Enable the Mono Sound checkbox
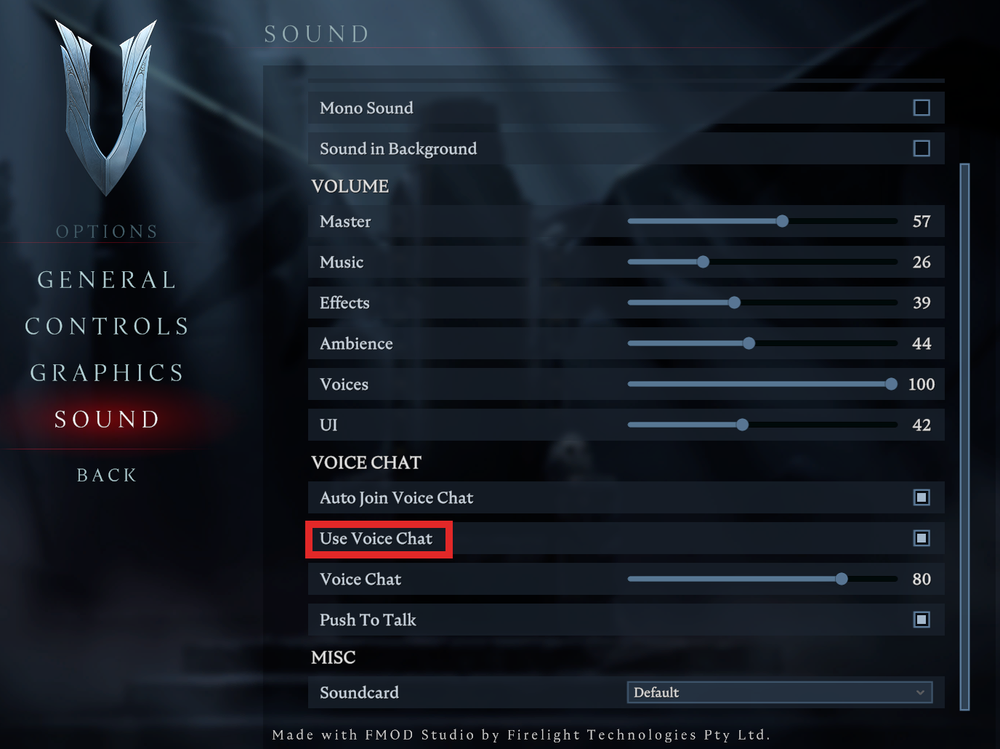Image resolution: width=1000 pixels, height=749 pixels. click(921, 108)
